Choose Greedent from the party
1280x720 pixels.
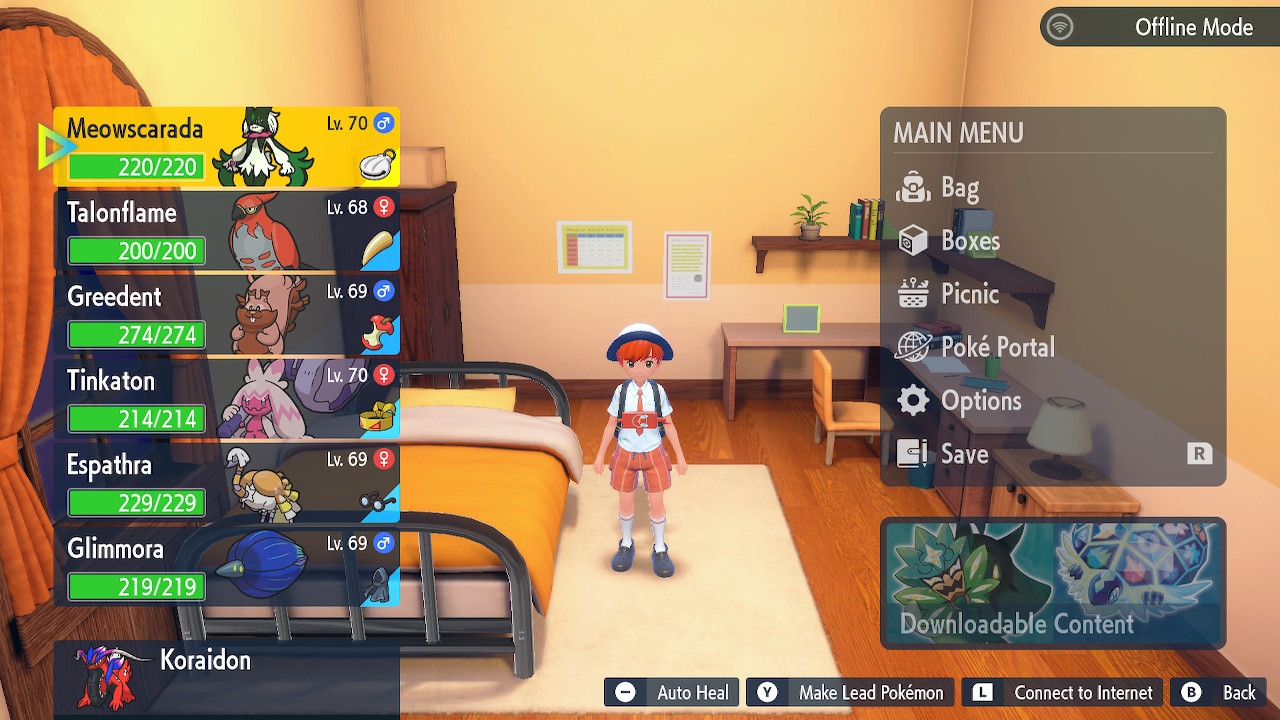point(228,316)
